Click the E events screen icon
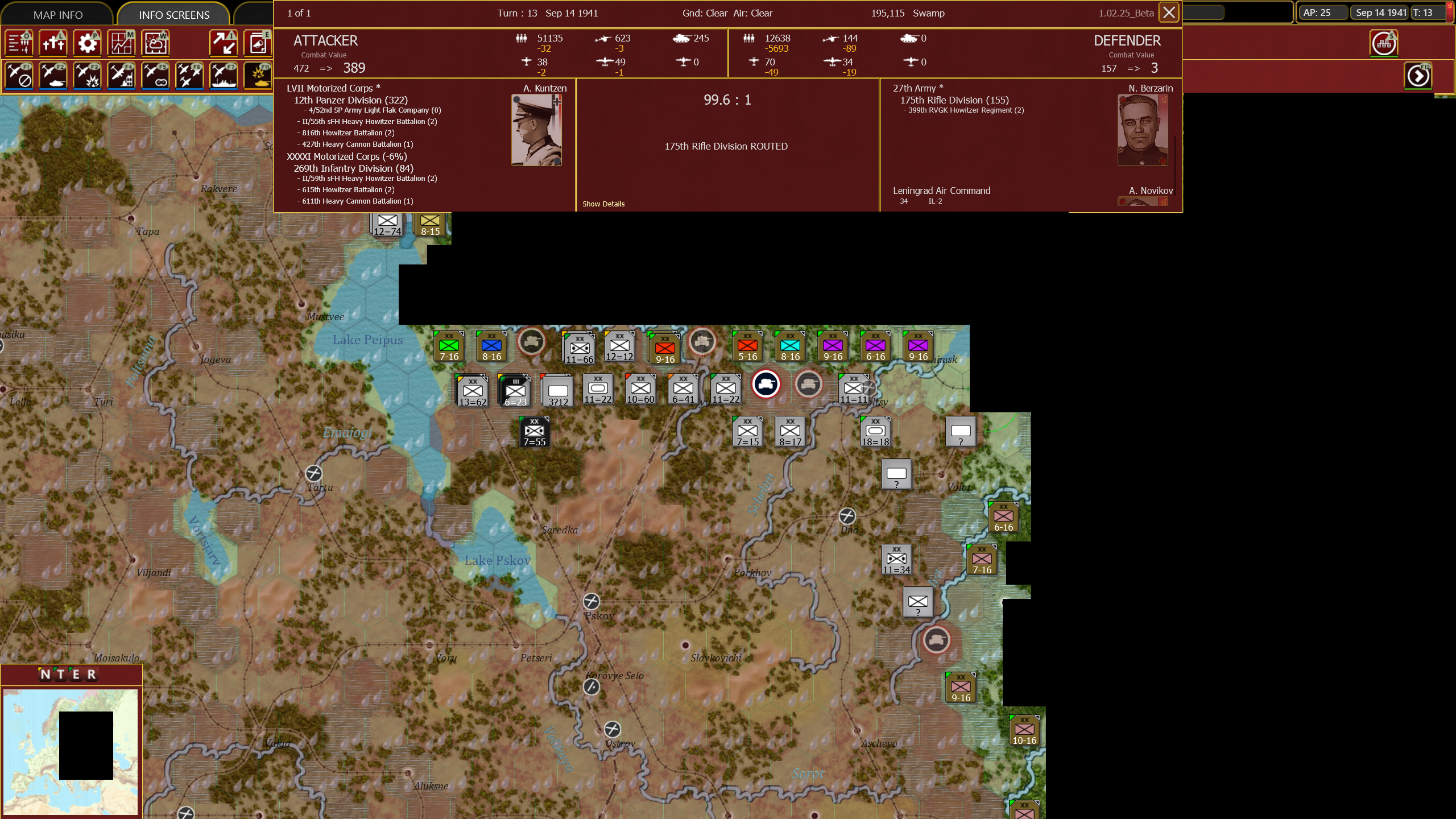 tap(258, 43)
